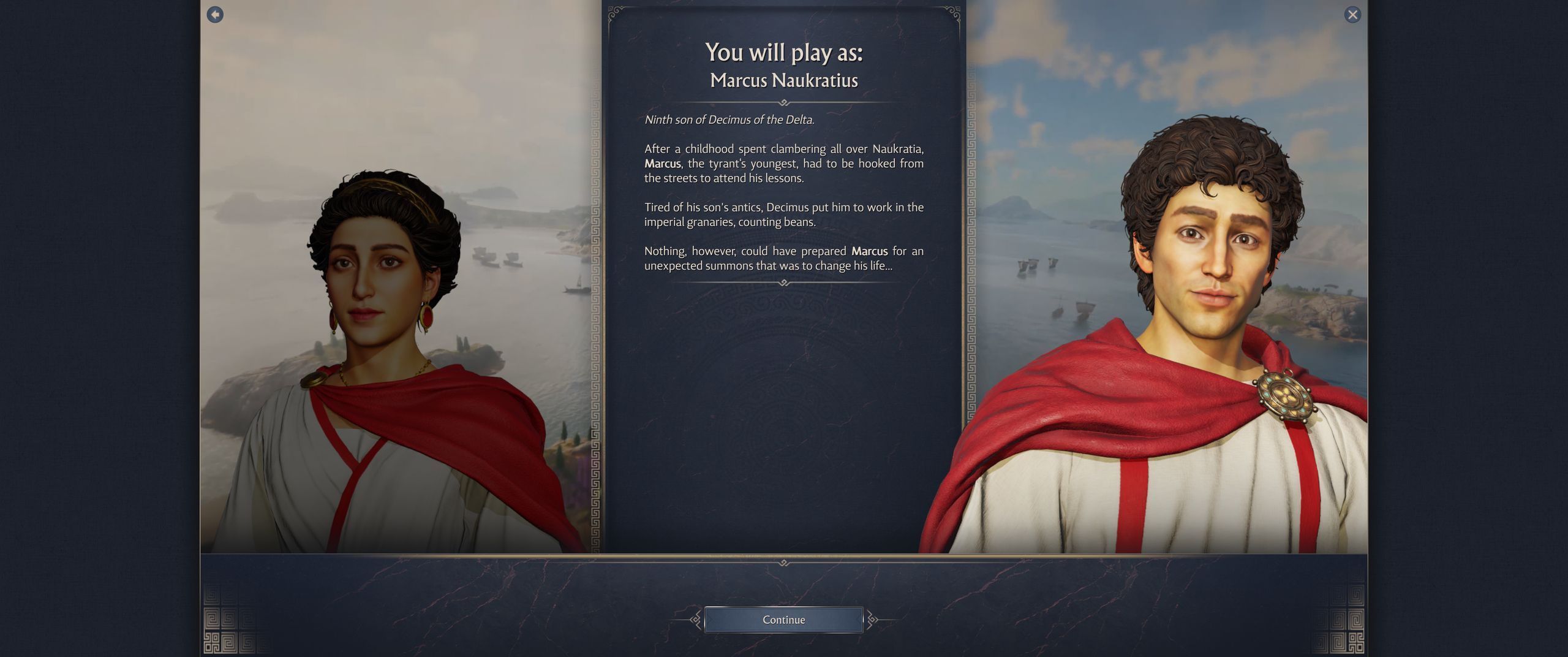The height and width of the screenshot is (657, 1568).
Task: Go back with the arrow button
Action: coord(215,15)
